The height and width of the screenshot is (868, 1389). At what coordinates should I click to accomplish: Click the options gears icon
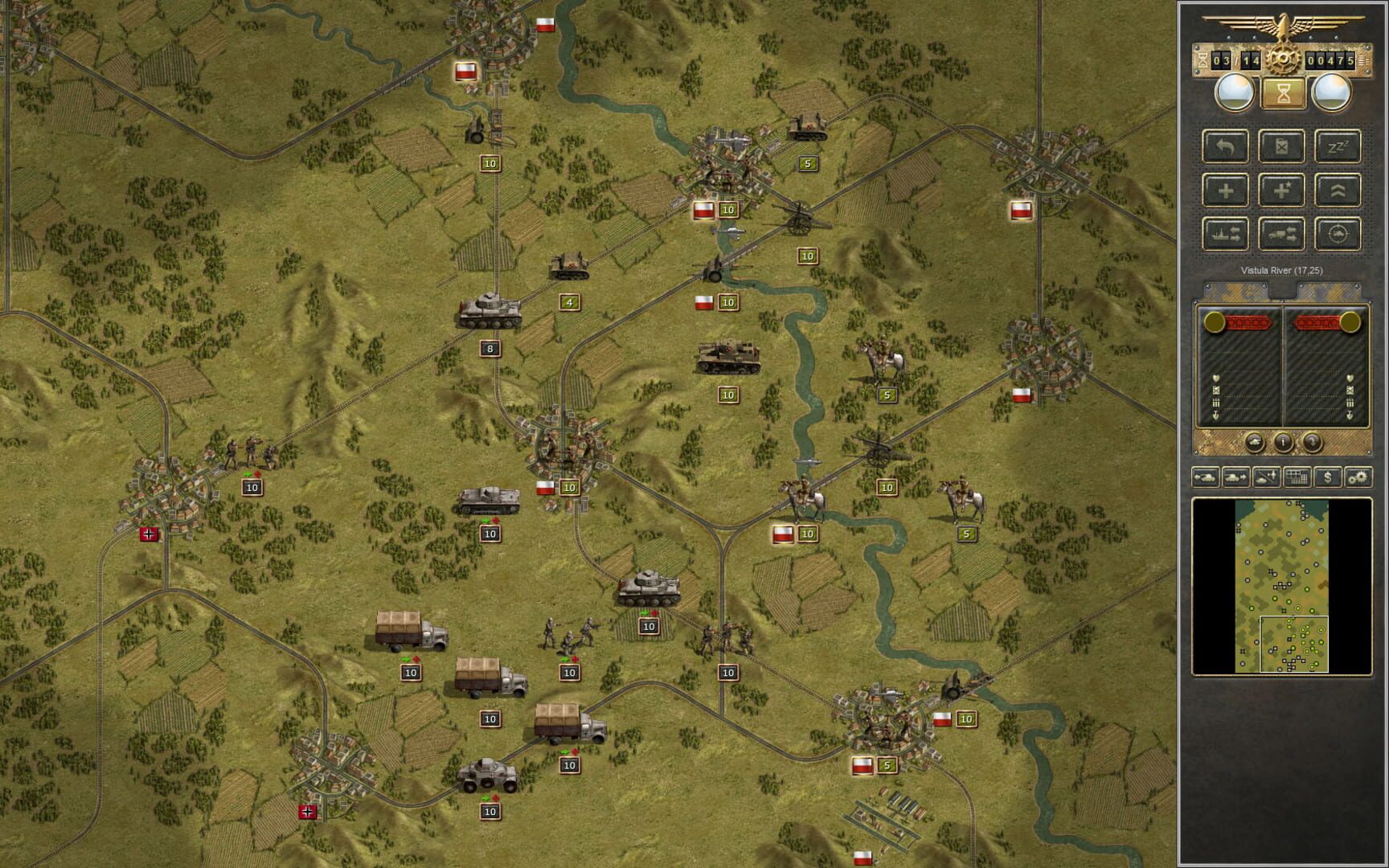click(x=1358, y=477)
